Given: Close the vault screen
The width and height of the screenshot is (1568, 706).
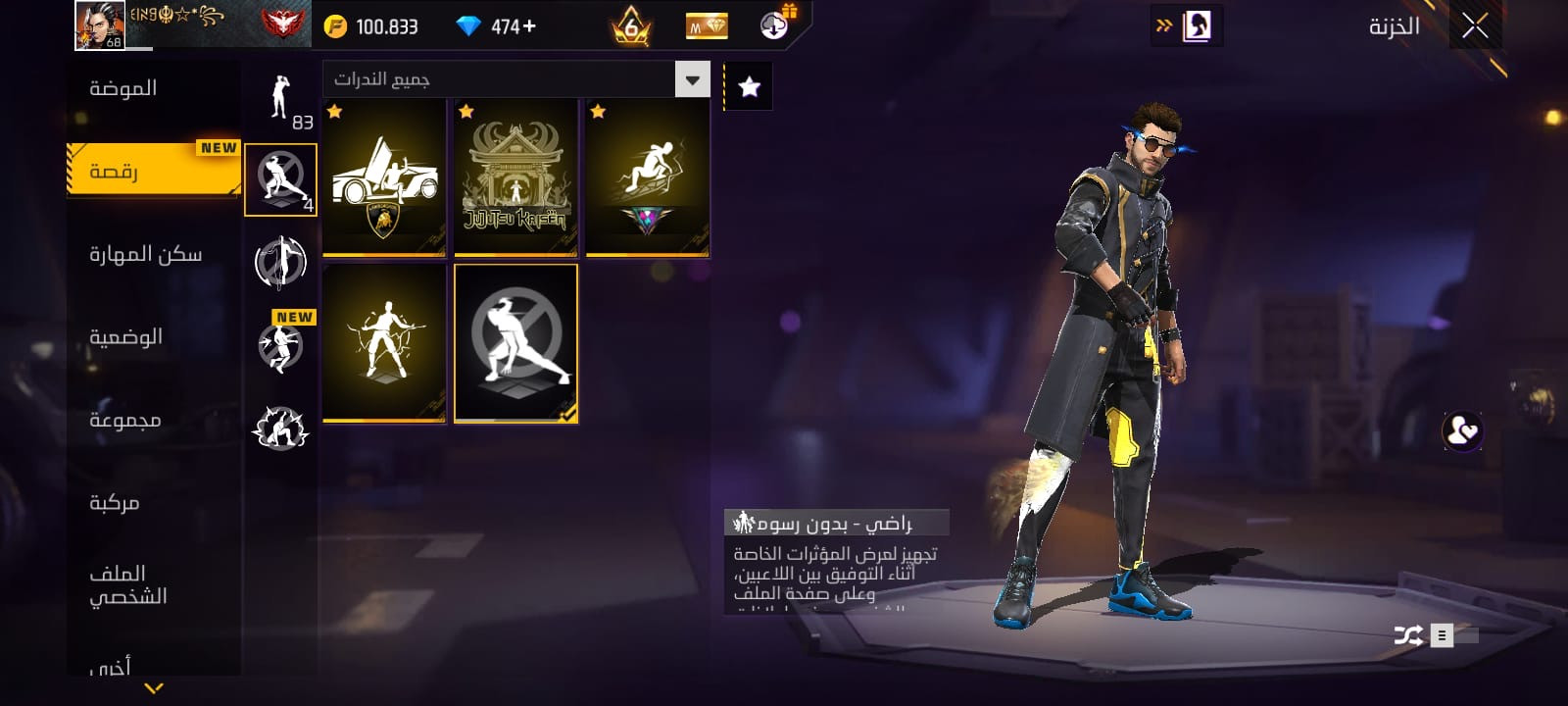Looking at the screenshot, I should pyautogui.click(x=1475, y=26).
